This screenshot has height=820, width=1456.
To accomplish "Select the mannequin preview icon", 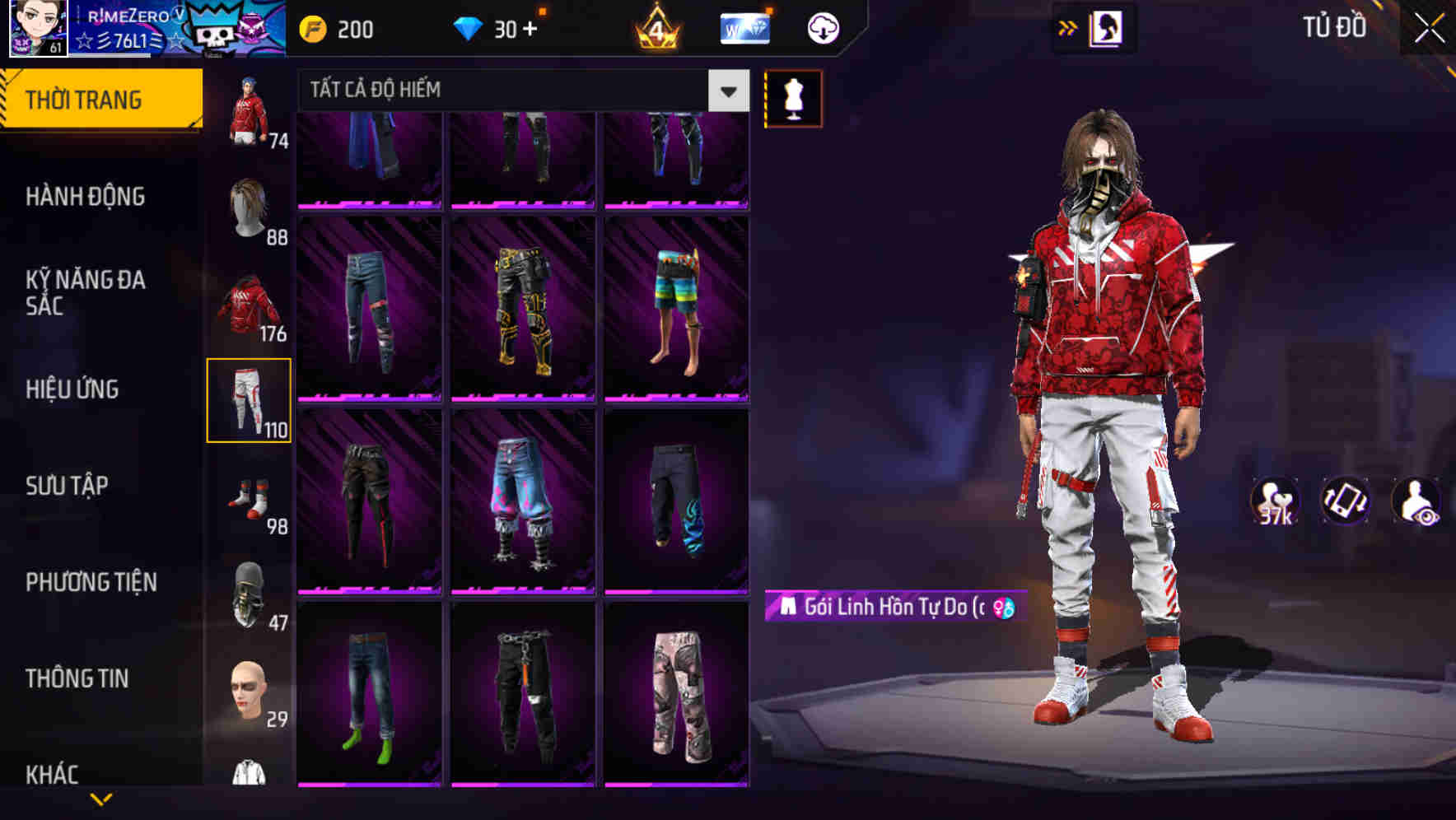I will [793, 97].
